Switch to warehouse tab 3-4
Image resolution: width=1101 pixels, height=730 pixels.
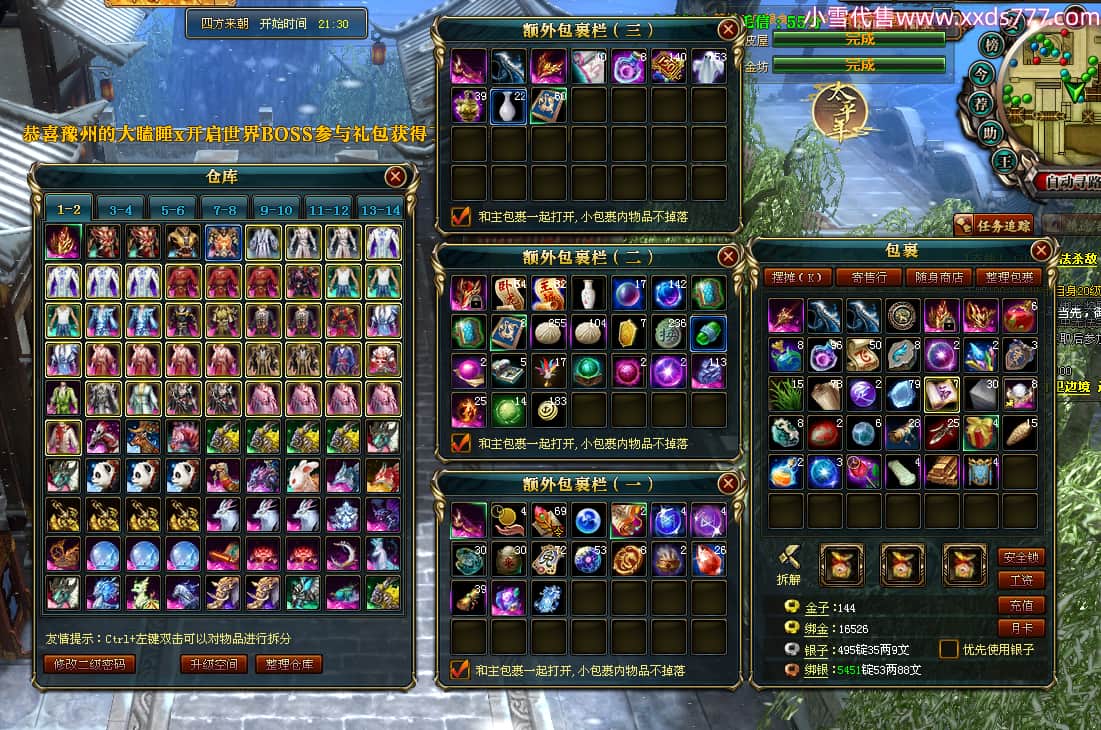121,209
